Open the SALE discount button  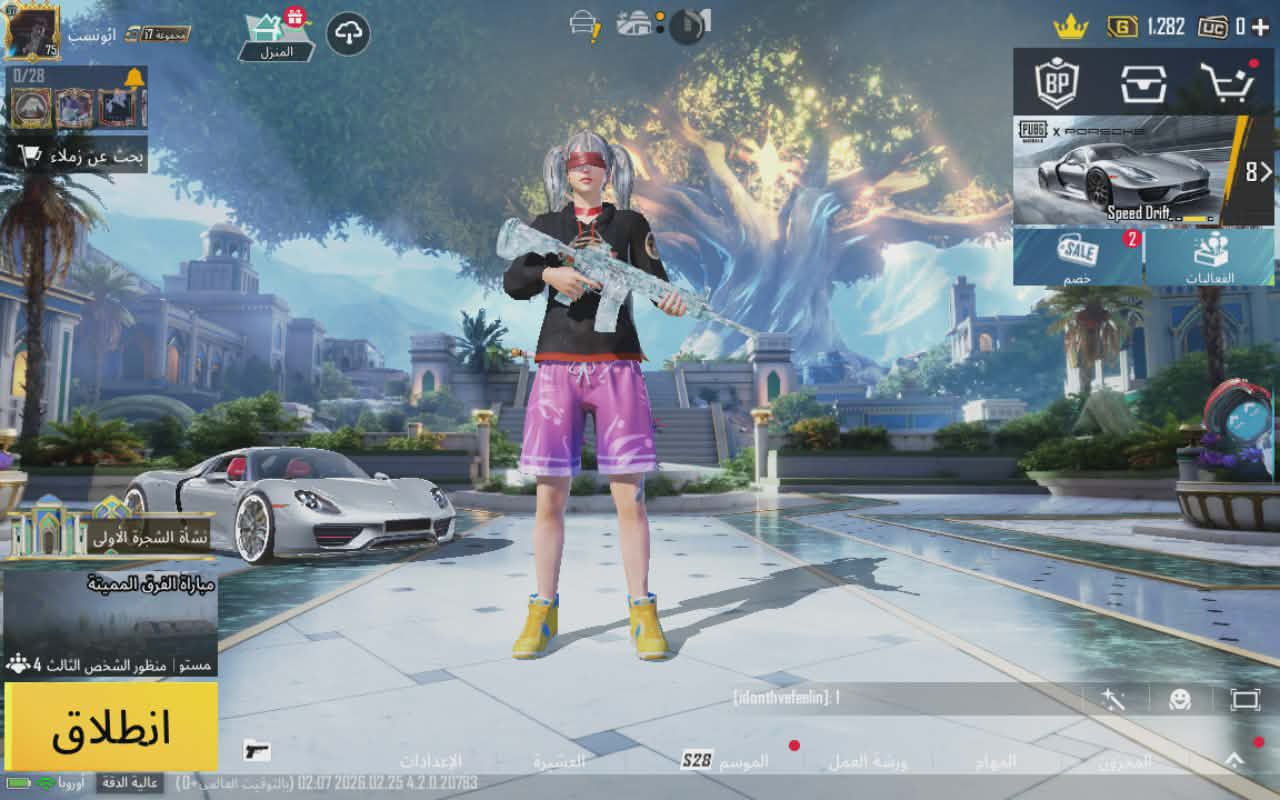click(x=1078, y=256)
